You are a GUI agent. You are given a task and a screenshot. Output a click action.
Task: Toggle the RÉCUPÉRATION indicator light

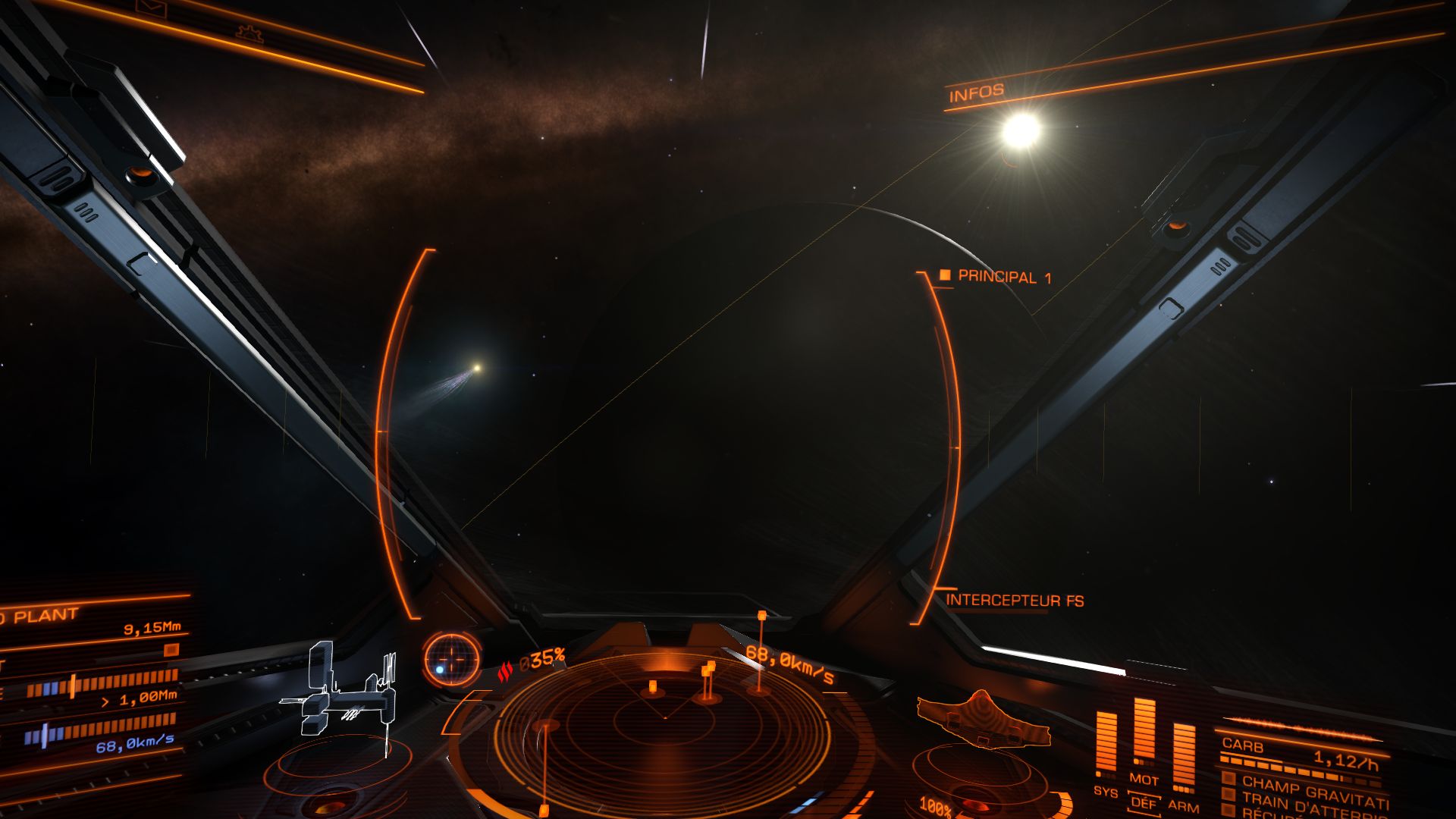(x=1229, y=808)
